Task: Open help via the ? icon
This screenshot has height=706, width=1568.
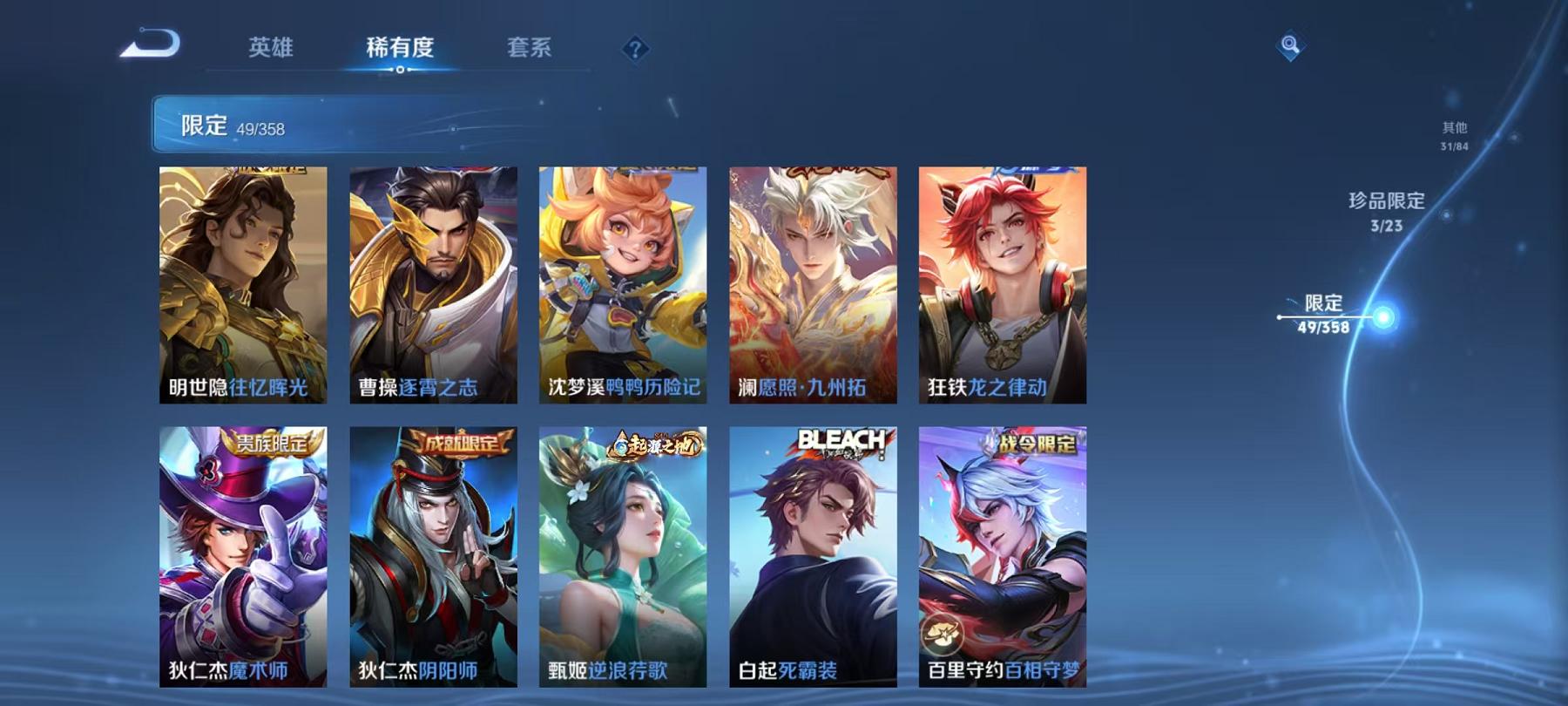Action: [x=637, y=48]
